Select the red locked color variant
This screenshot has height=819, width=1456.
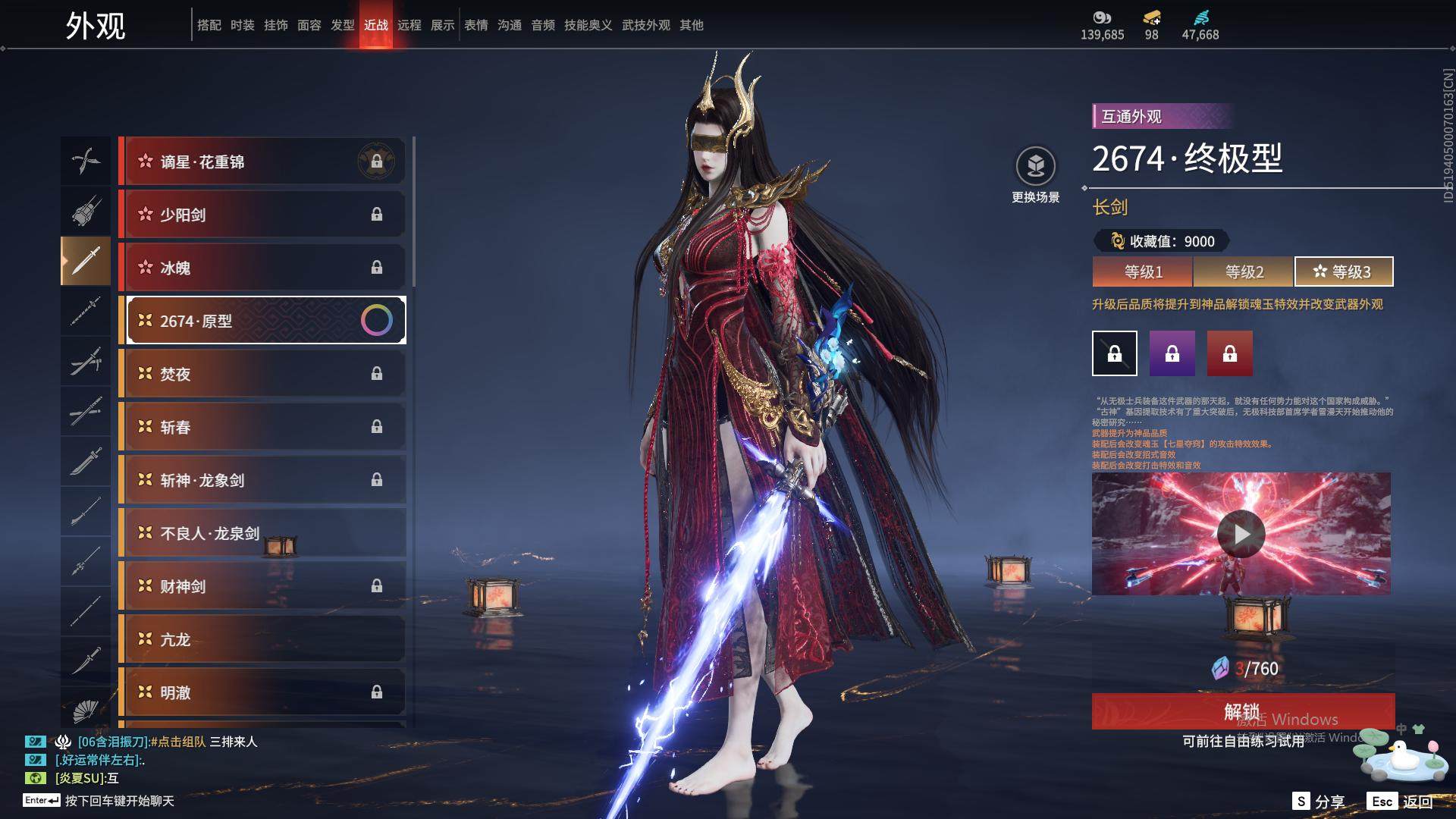1229,353
